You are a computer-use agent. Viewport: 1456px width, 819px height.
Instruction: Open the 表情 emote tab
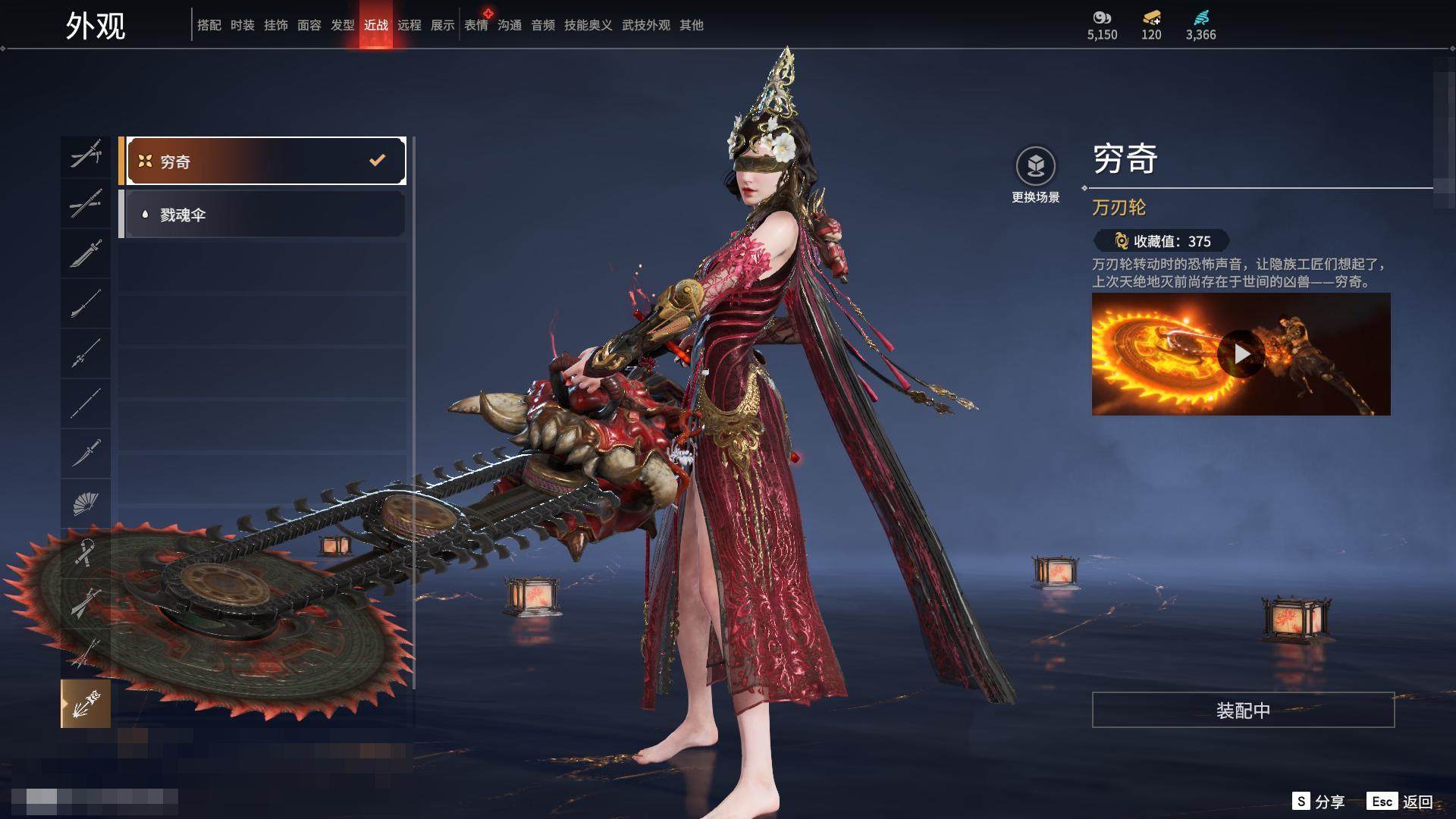475,25
